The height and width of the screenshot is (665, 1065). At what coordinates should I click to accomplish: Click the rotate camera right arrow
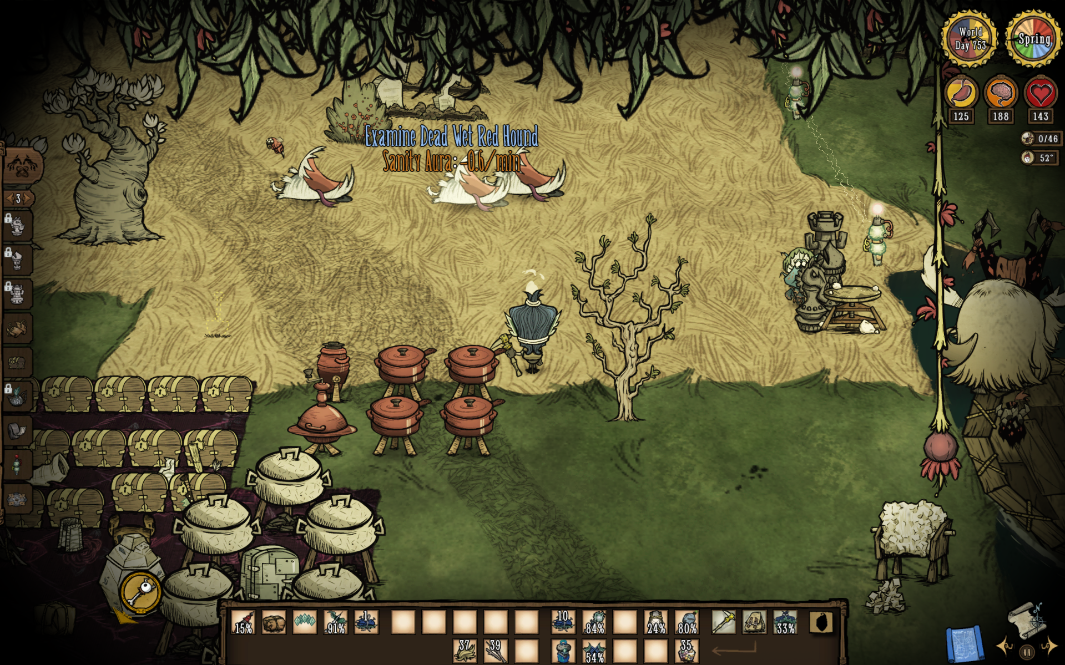(x=1049, y=647)
